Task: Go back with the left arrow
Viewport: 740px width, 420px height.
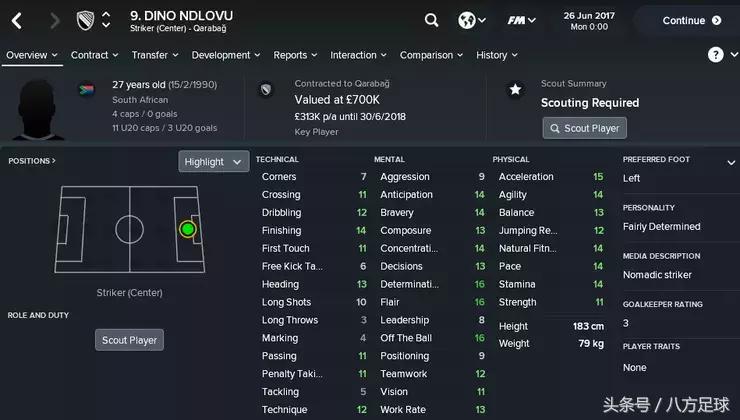Action: coord(17,20)
